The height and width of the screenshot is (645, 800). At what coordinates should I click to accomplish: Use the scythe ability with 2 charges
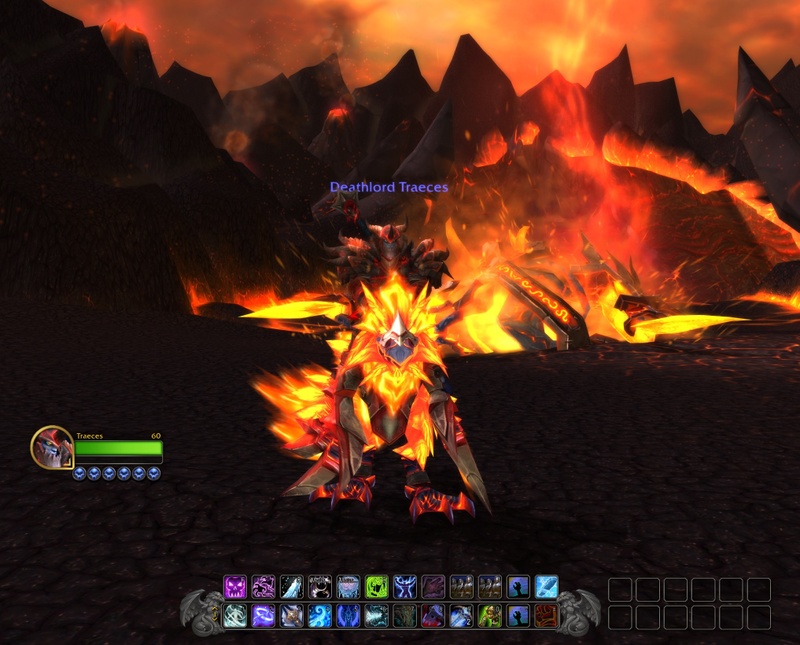(461, 616)
